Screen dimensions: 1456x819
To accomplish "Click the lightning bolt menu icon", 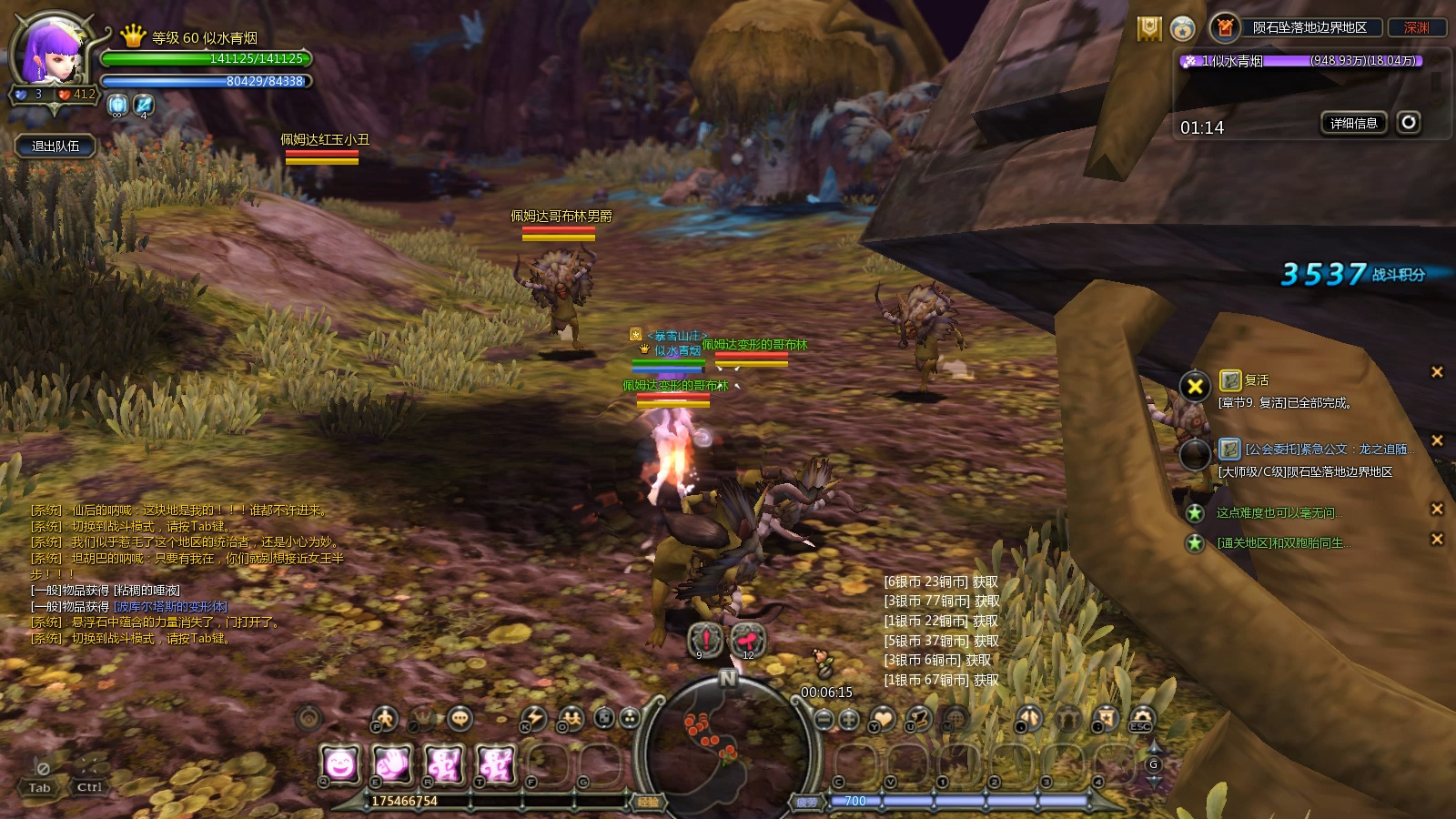I will [533, 719].
